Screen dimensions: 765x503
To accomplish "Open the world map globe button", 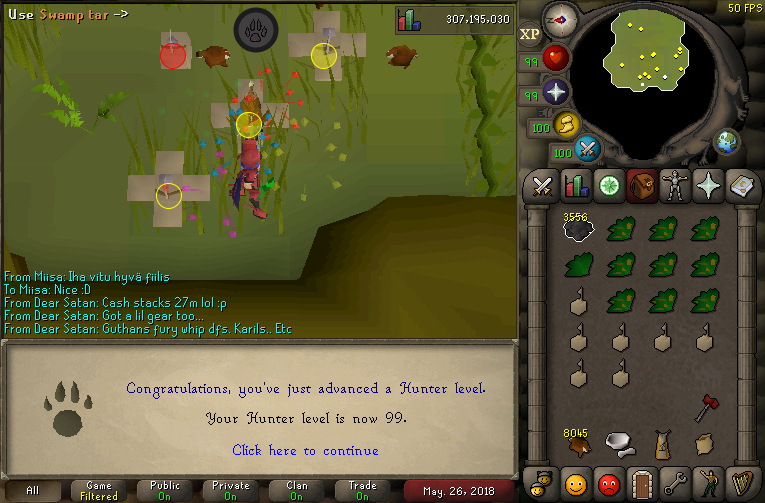I will coord(726,142).
